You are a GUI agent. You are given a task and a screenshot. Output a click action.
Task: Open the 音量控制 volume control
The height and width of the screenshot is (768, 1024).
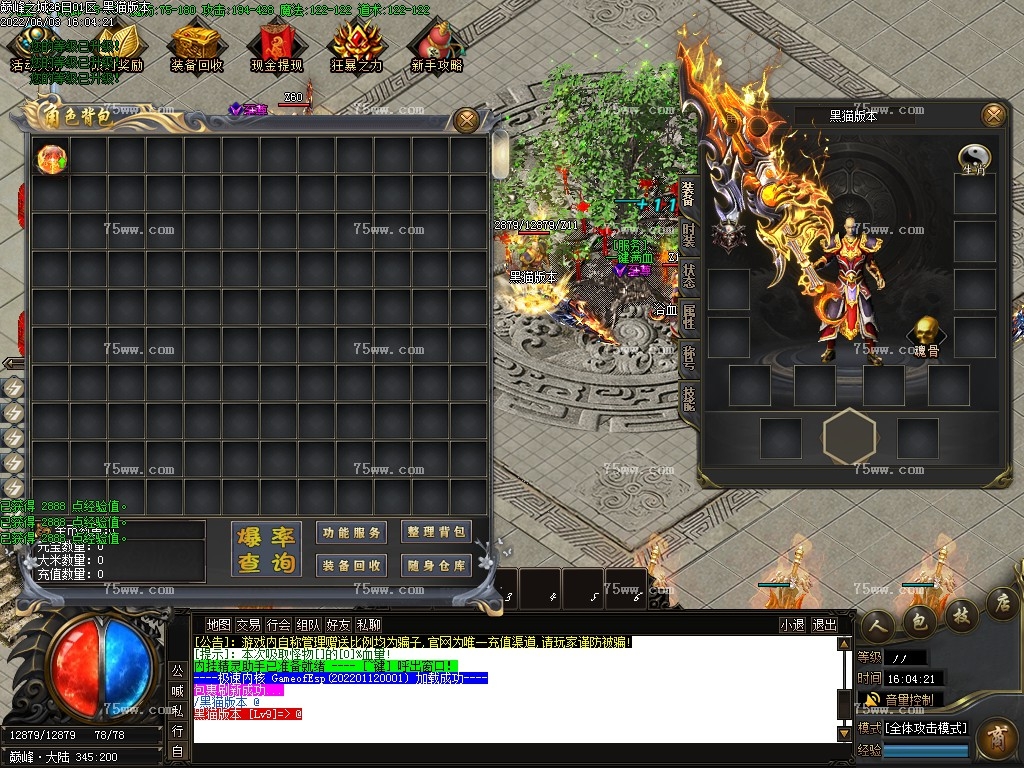coord(899,699)
